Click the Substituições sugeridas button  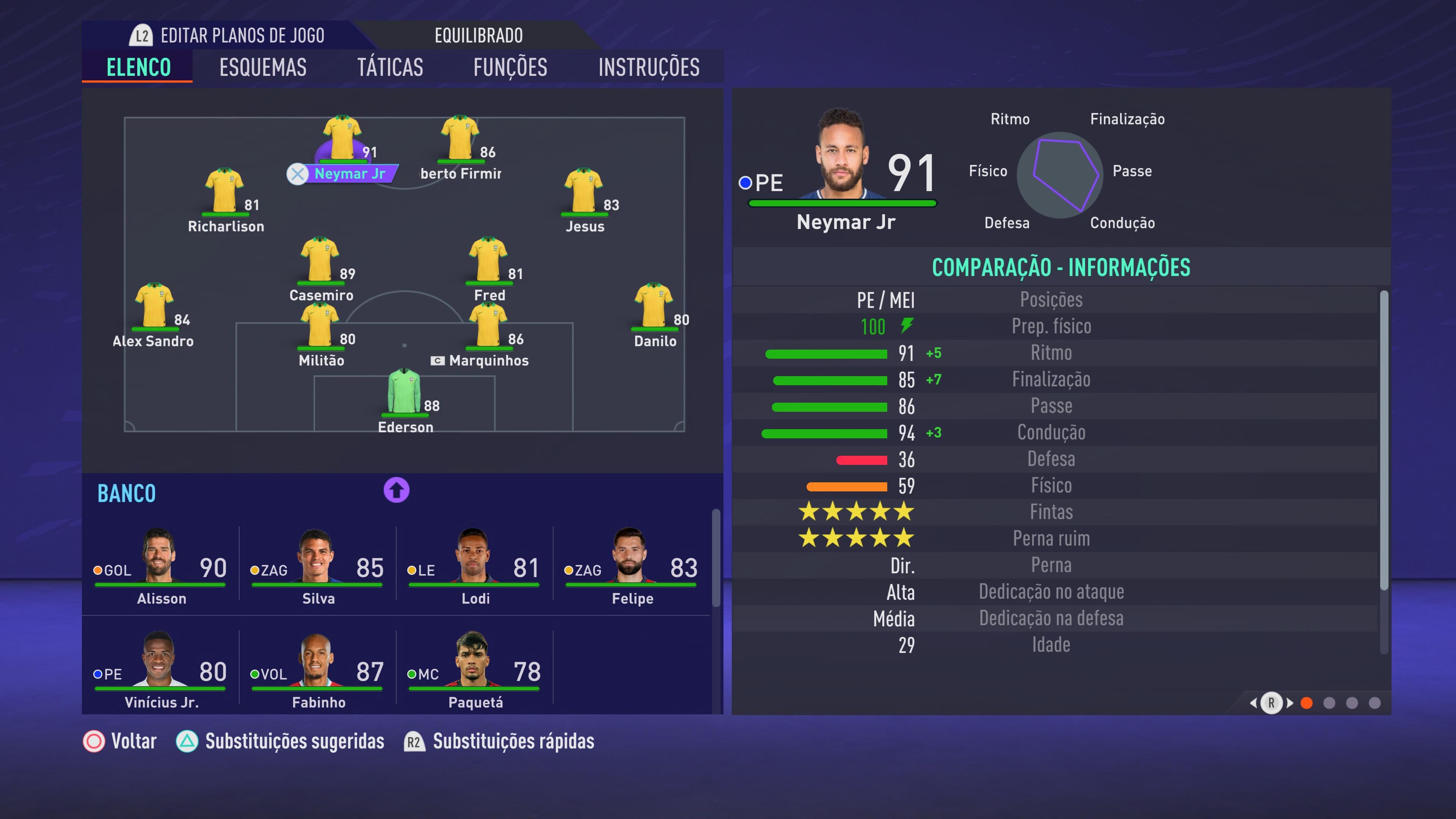295,741
